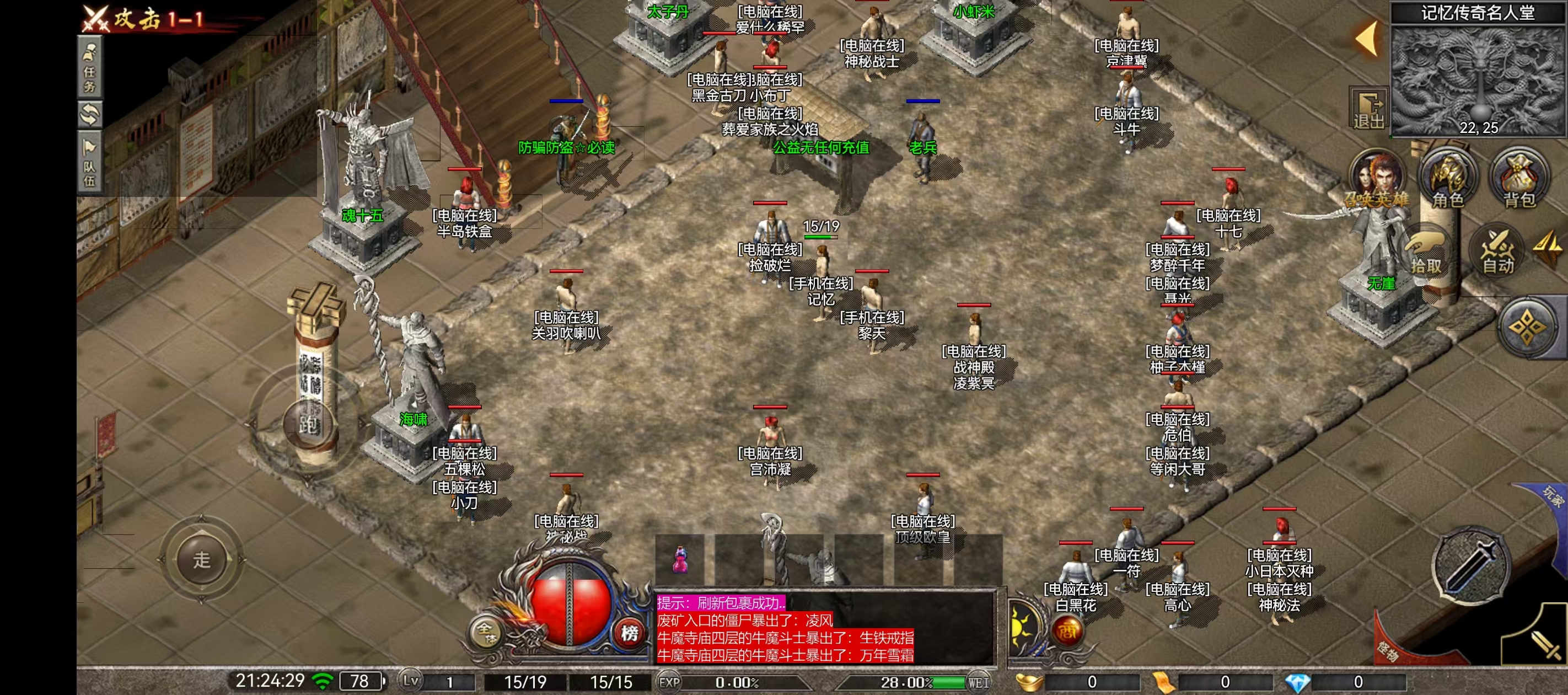1568x695 pixels.
Task: Use the sword attack button
Action: click(1470, 568)
